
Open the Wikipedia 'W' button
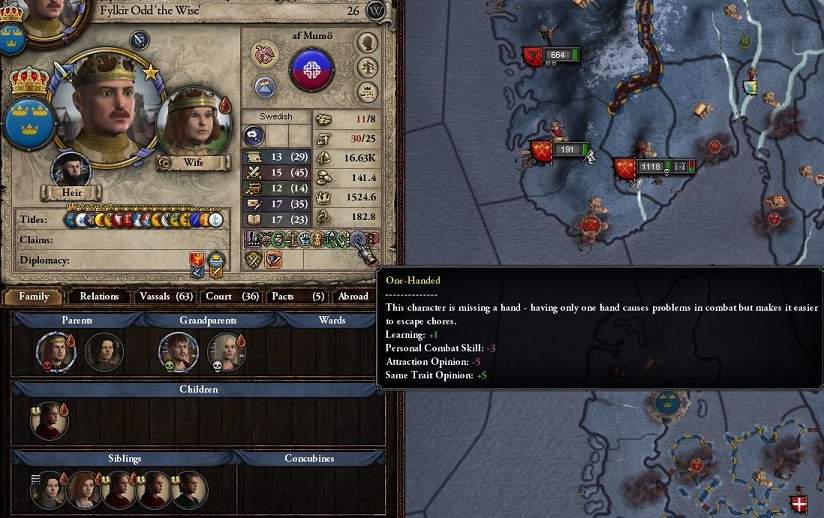(x=377, y=11)
